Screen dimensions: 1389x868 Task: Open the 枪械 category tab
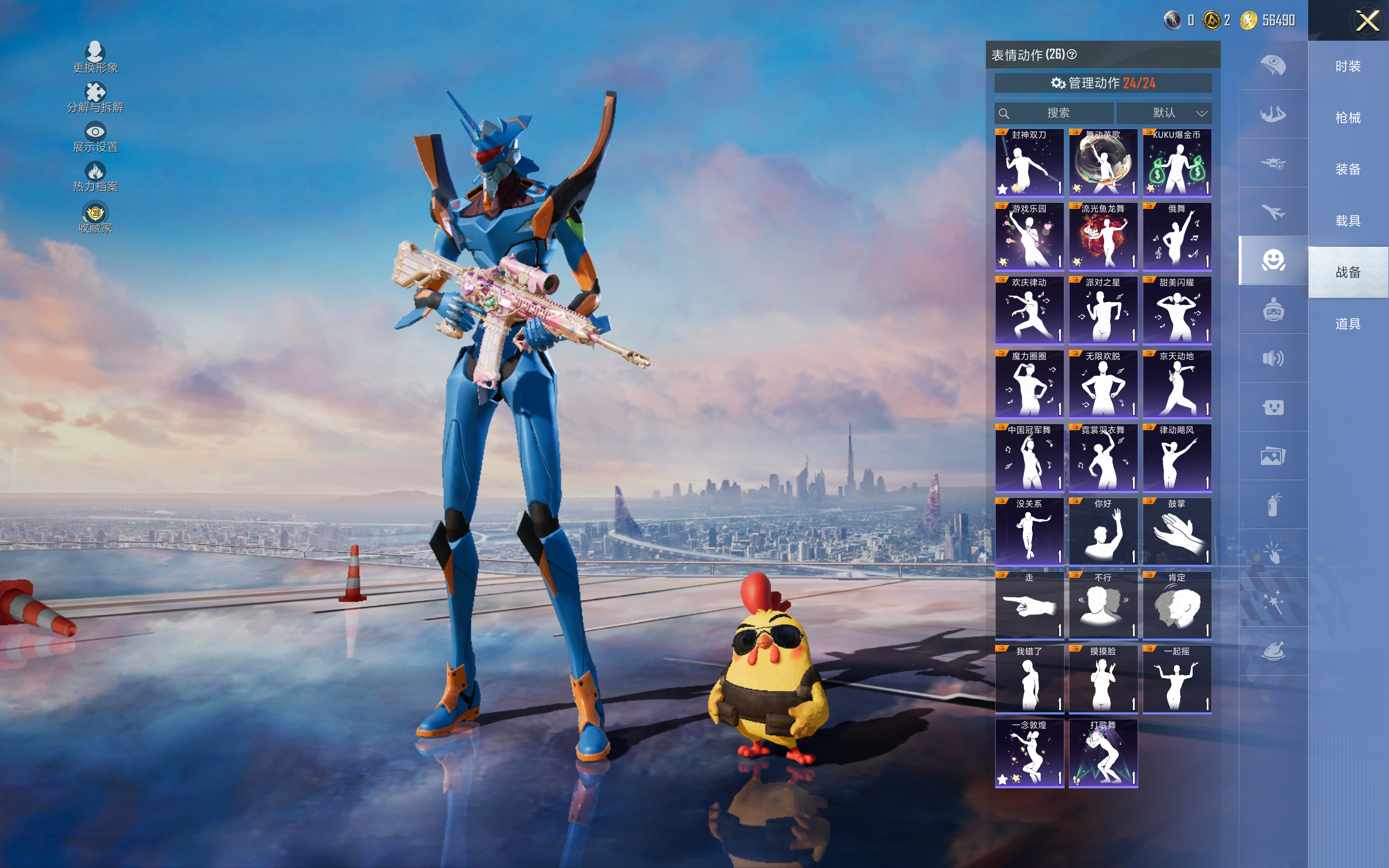click(x=1348, y=118)
